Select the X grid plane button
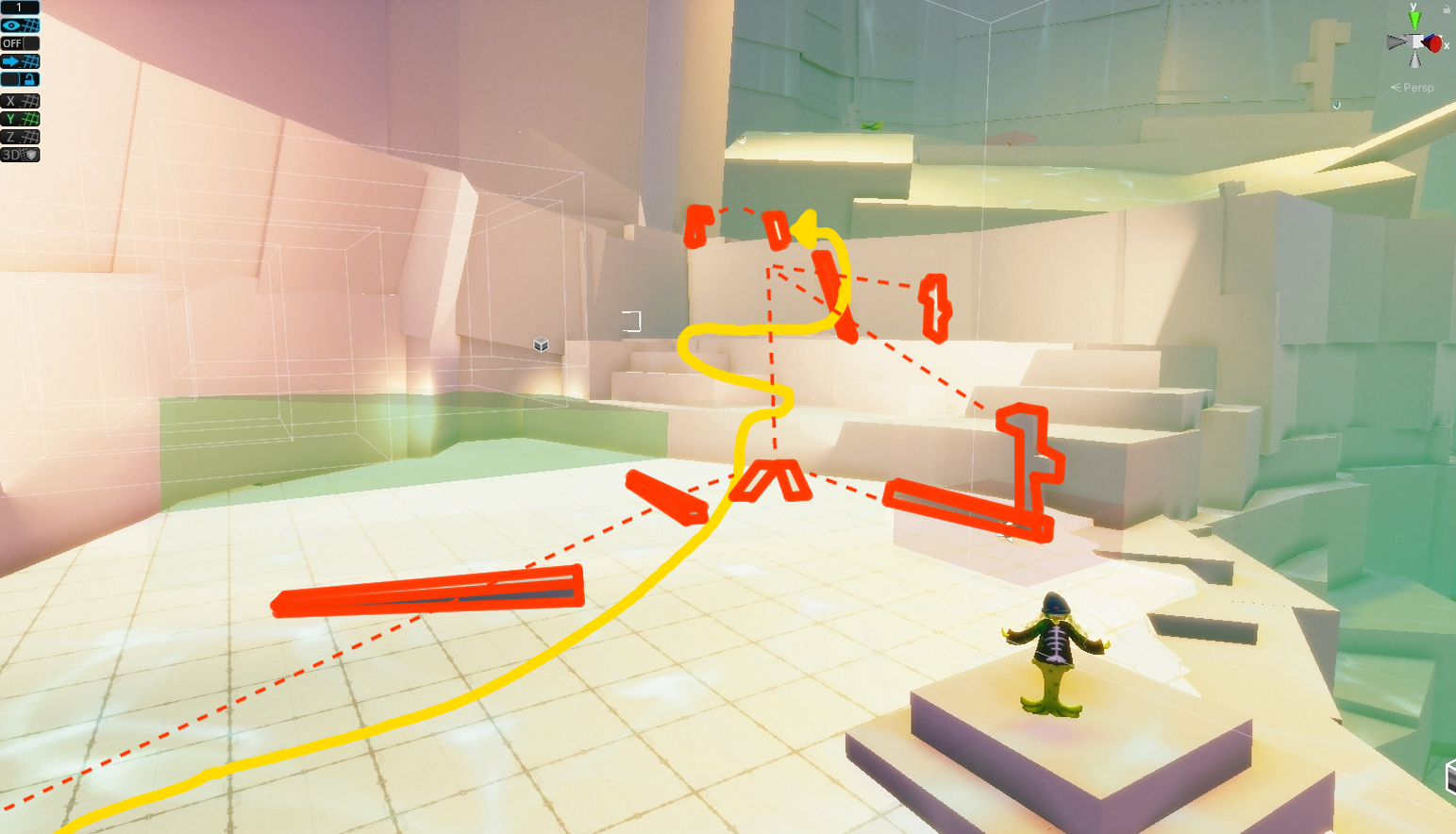The width and height of the screenshot is (1456, 834). pyautogui.click(x=19, y=99)
